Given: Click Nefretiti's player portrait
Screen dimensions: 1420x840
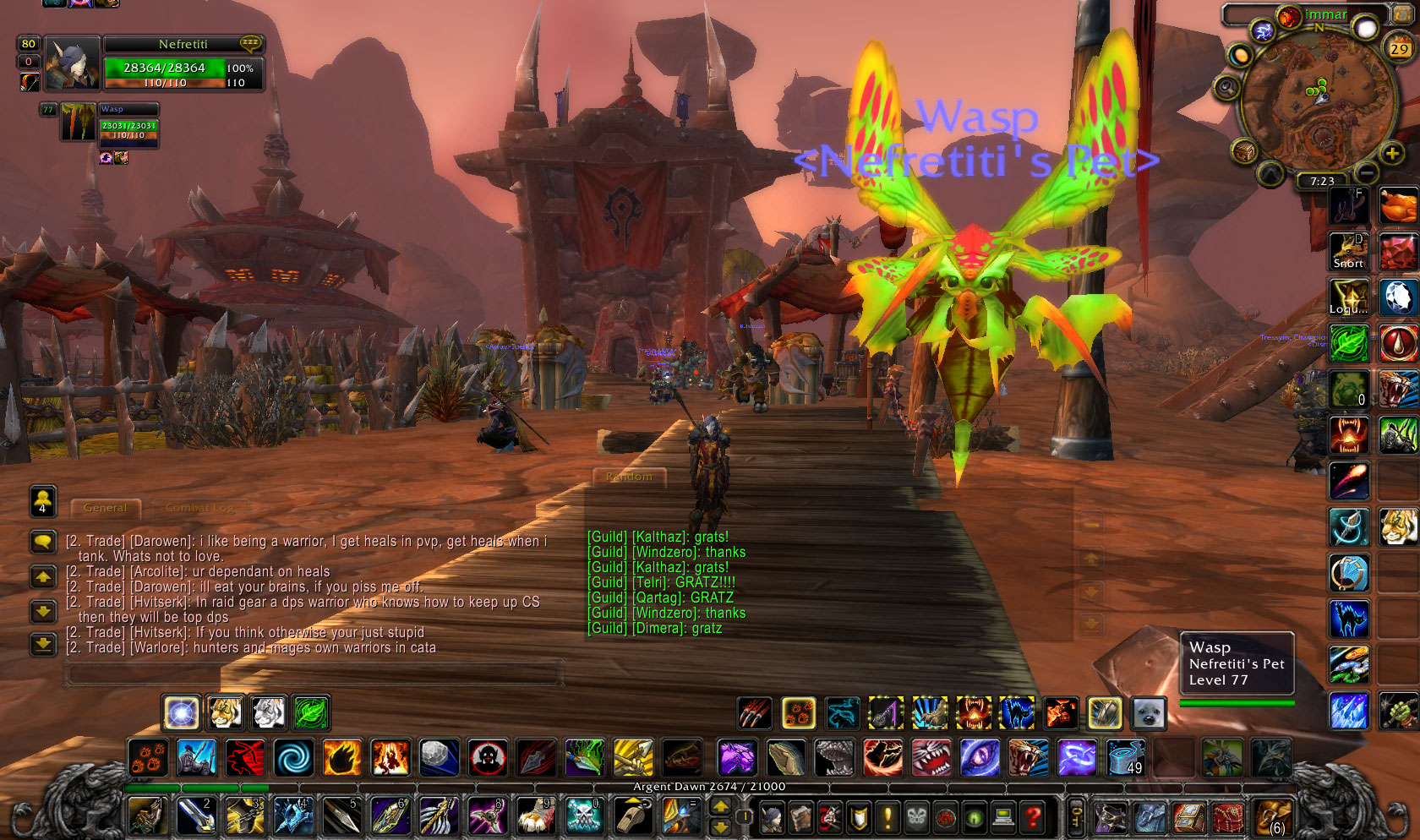Looking at the screenshot, I should [x=72, y=64].
